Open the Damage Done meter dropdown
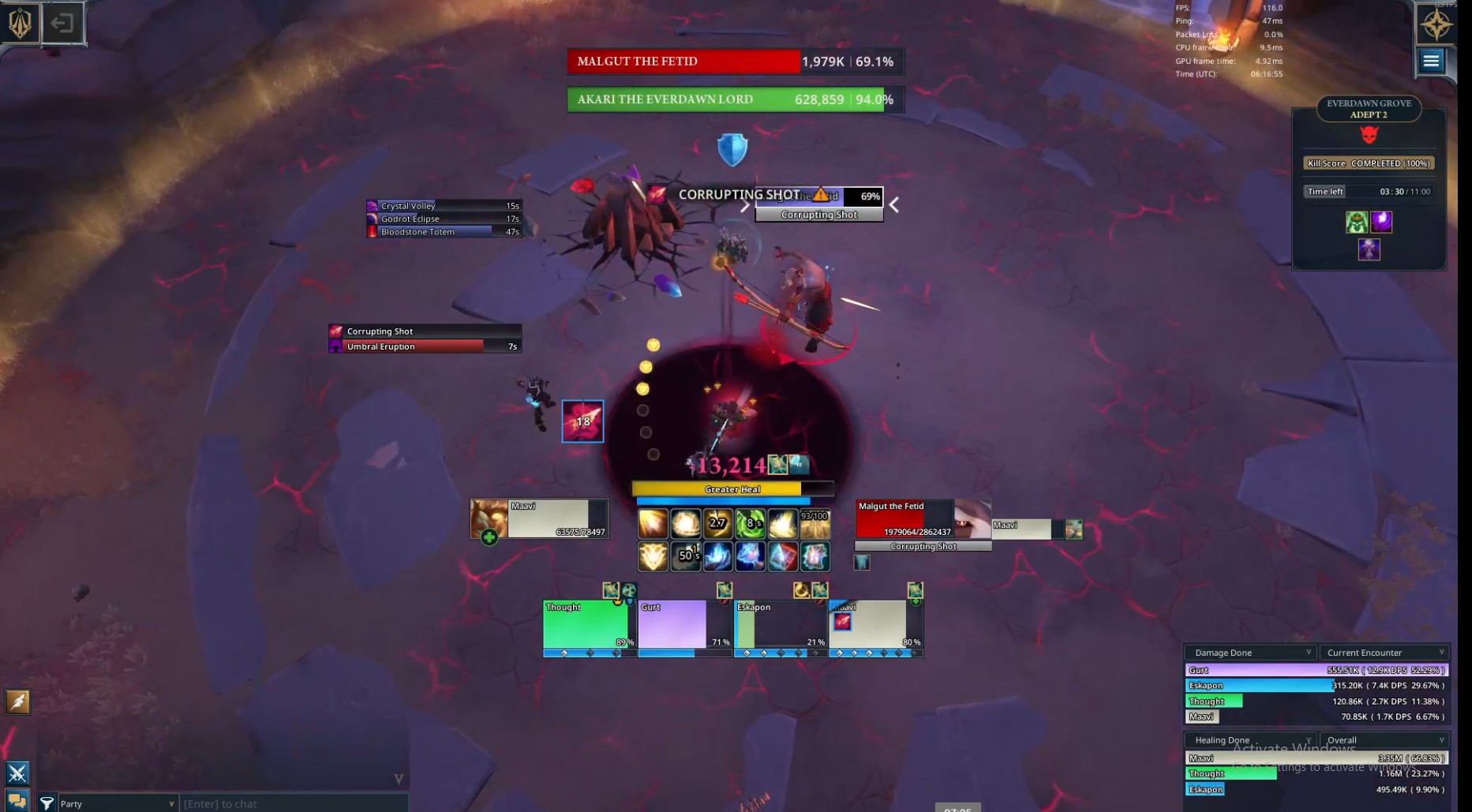The image size is (1472, 812). pyautogui.click(x=1251, y=653)
